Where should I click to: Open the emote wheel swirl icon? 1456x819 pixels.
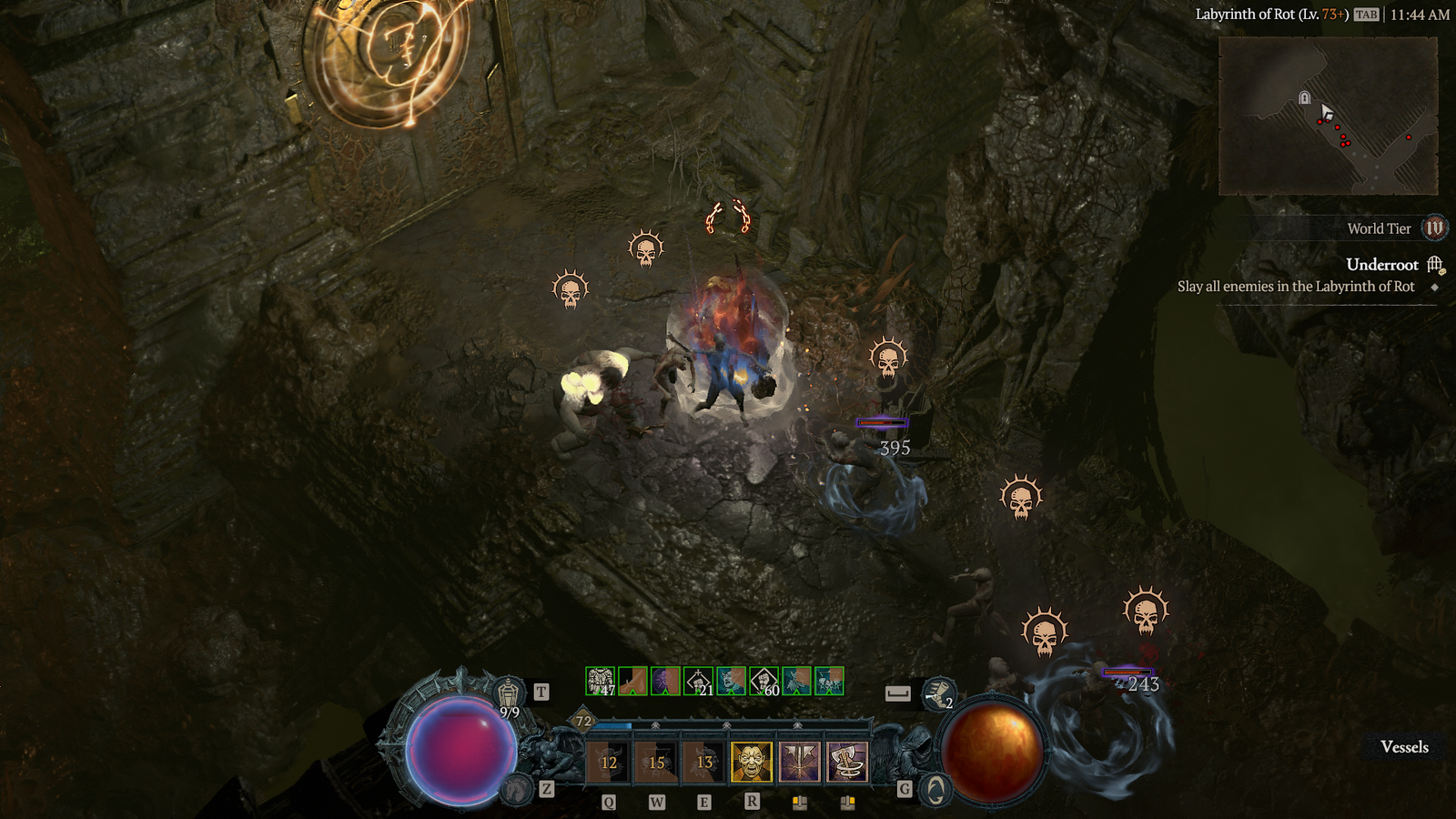[935, 790]
